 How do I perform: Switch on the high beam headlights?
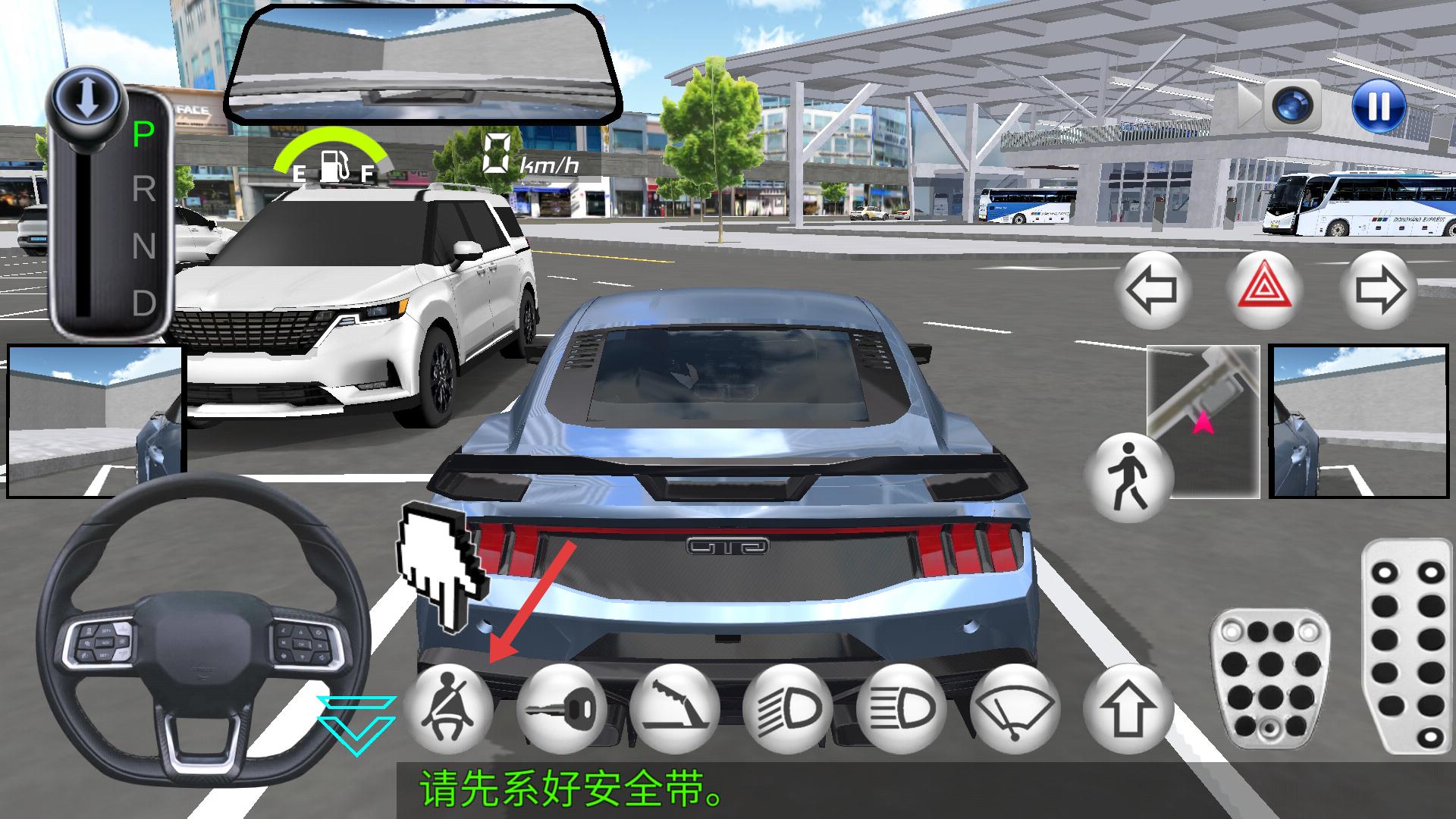901,708
